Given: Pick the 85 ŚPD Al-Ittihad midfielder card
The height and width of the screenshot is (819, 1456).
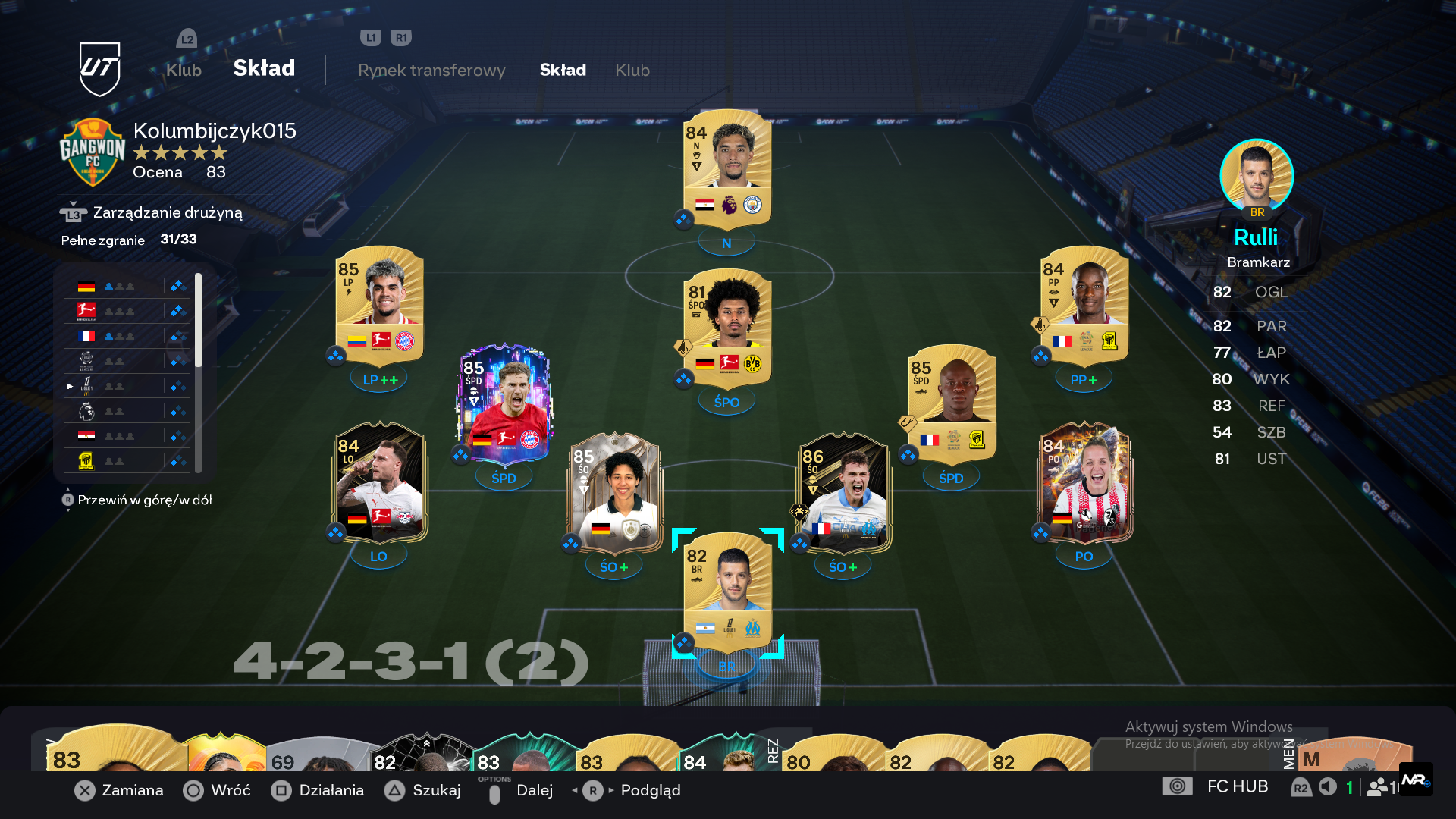Looking at the screenshot, I should pyautogui.click(x=952, y=403).
